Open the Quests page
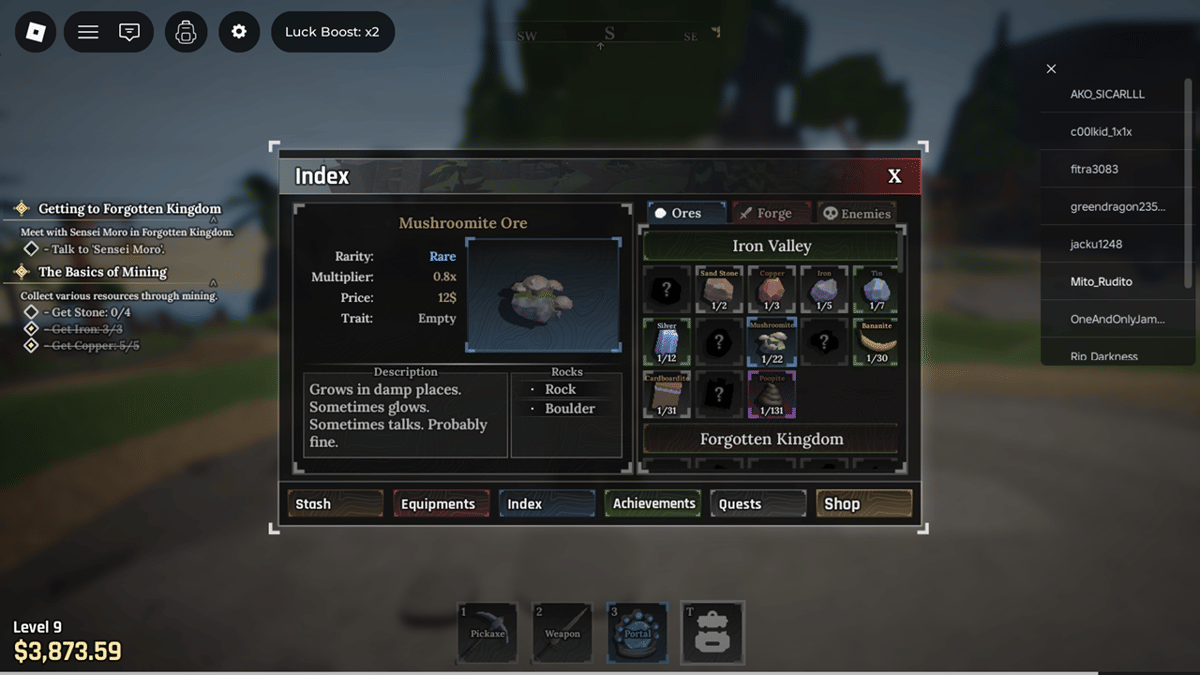The image size is (1200, 675). click(757, 504)
